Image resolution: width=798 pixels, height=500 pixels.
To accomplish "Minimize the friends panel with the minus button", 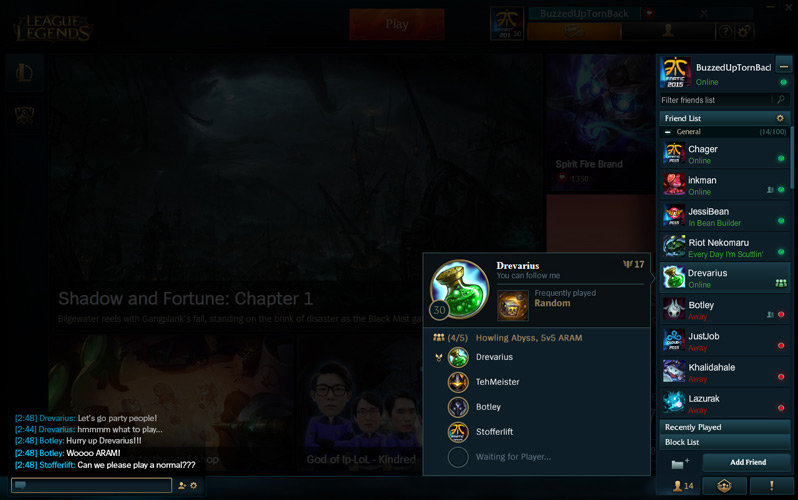I will coord(784,66).
